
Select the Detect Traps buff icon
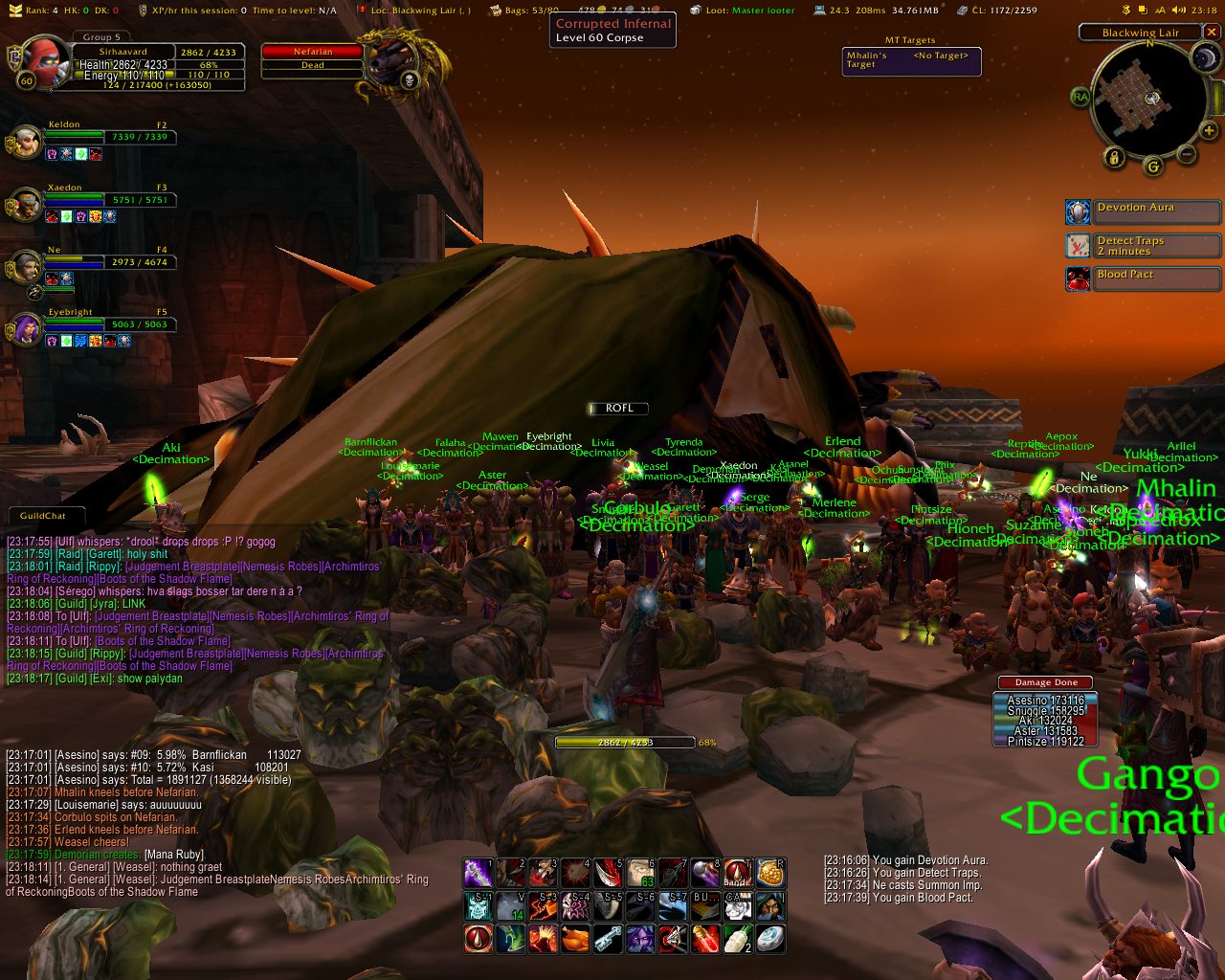[x=1079, y=245]
